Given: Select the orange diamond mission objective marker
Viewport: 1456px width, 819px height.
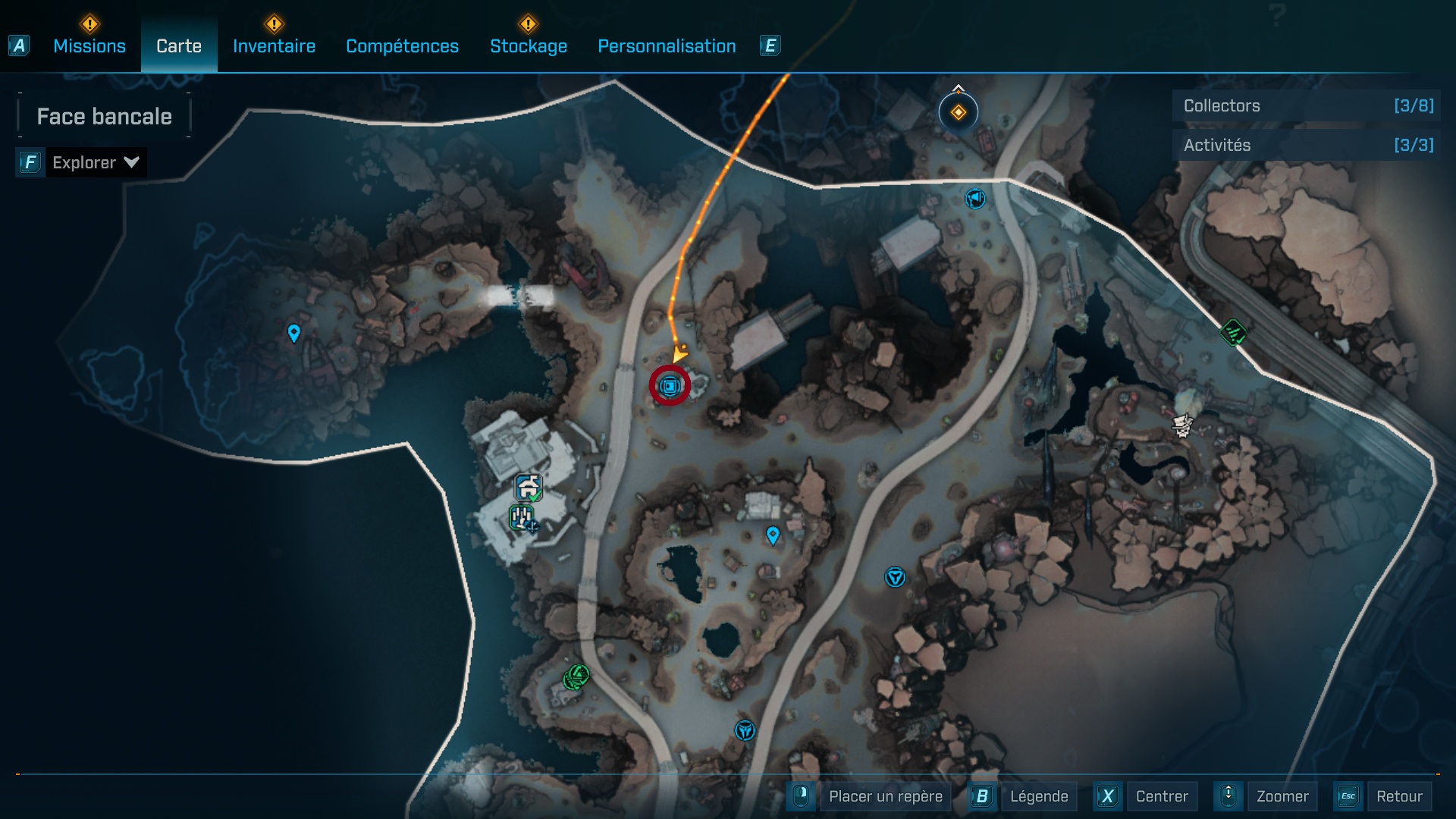Looking at the screenshot, I should pyautogui.click(x=958, y=112).
